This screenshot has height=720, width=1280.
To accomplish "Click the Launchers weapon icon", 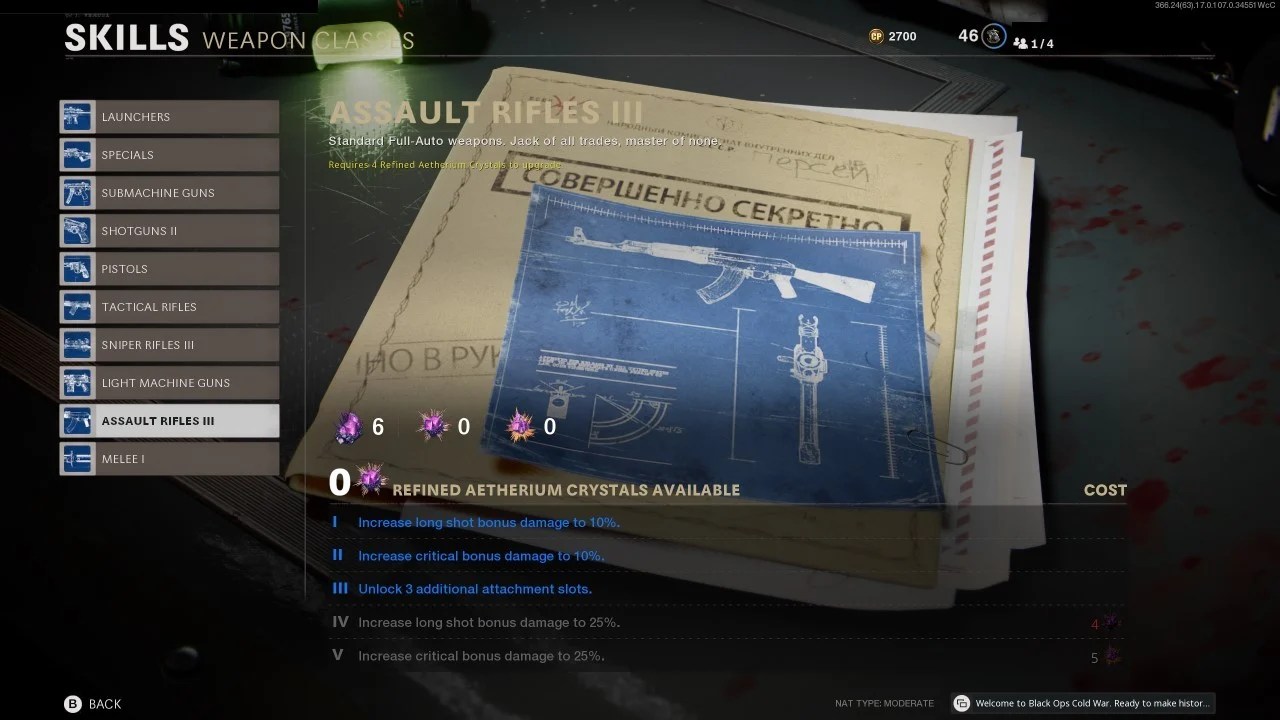I will point(76,117).
